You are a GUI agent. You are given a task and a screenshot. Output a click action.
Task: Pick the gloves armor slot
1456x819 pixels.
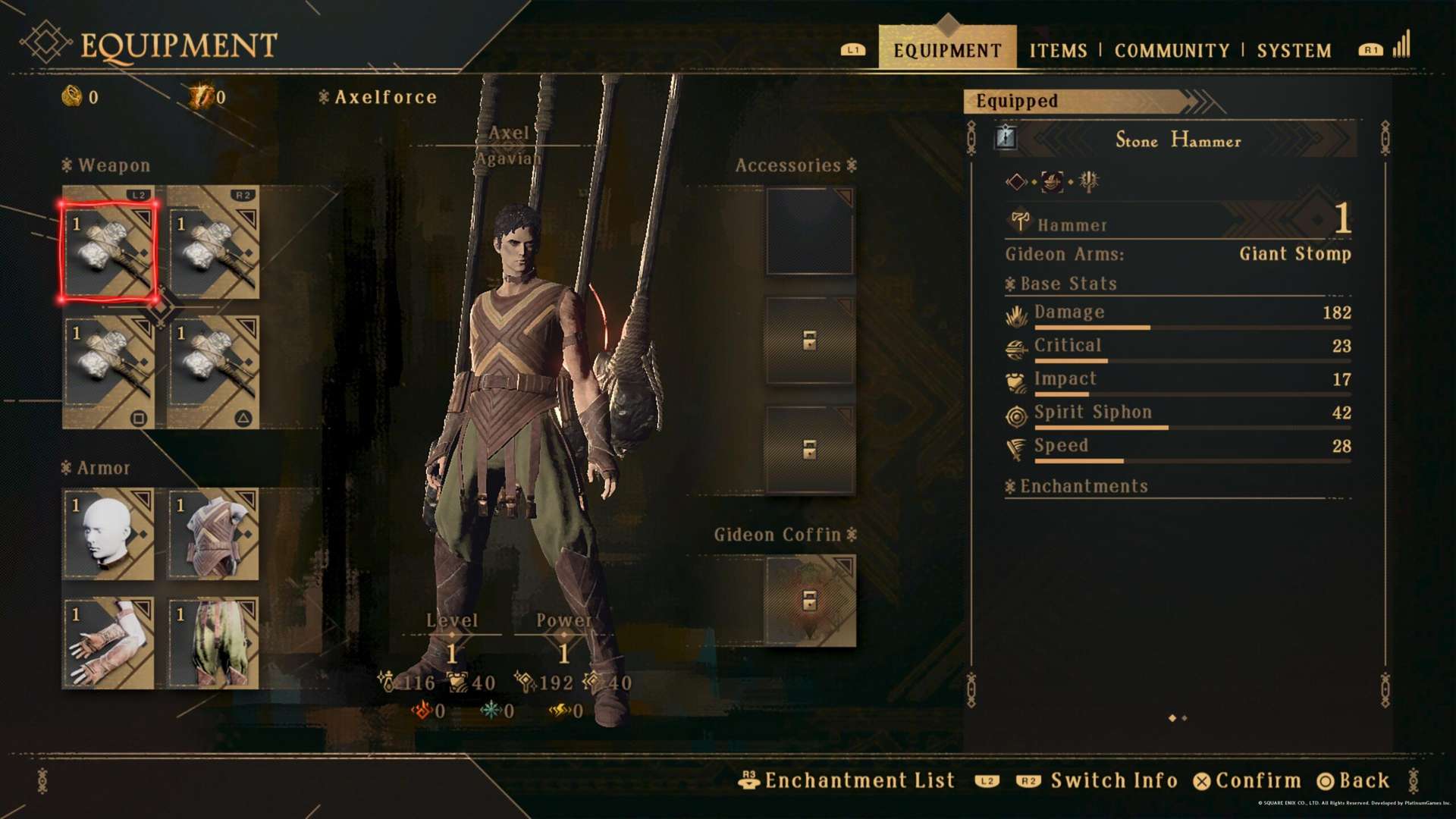point(108,643)
